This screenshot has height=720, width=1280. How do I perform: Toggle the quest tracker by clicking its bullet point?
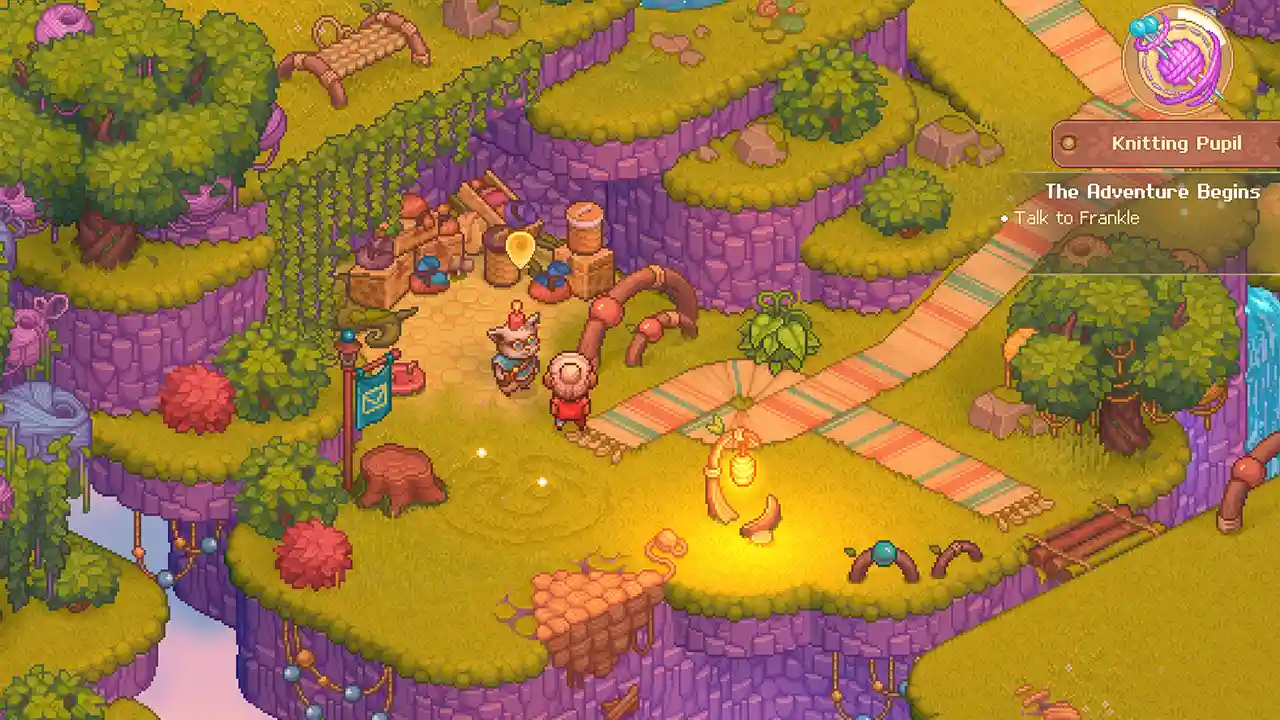1003,218
